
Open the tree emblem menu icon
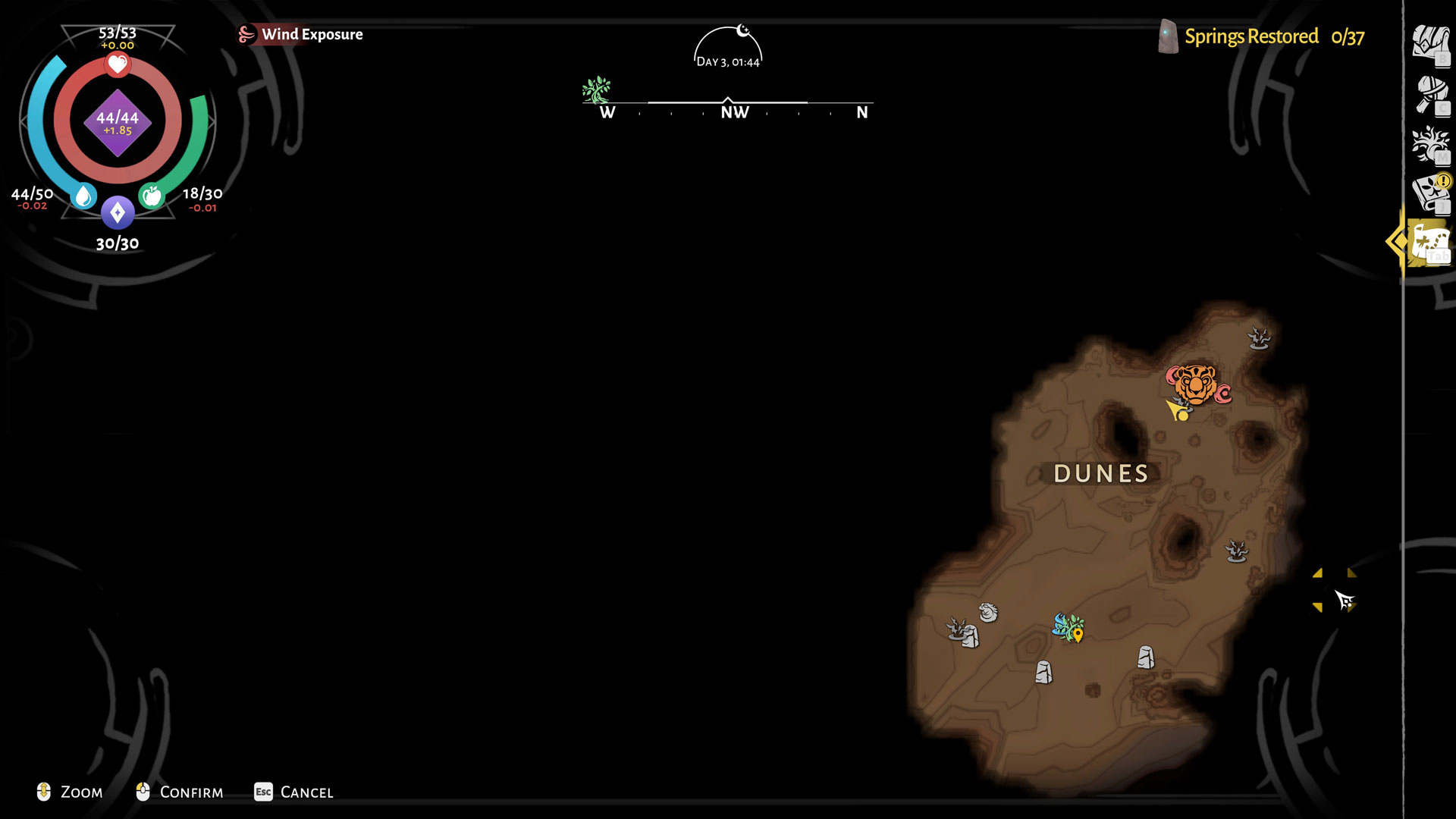pyautogui.click(x=1430, y=144)
